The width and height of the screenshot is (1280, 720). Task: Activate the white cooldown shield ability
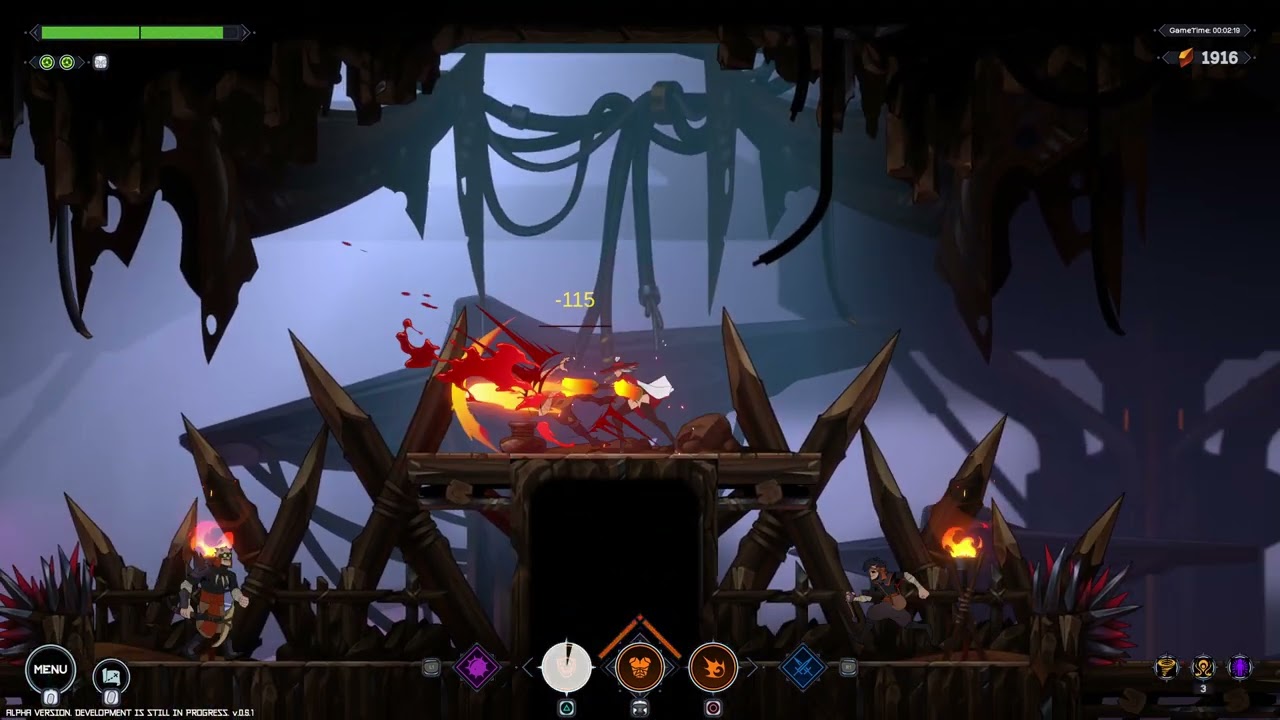pyautogui.click(x=566, y=667)
